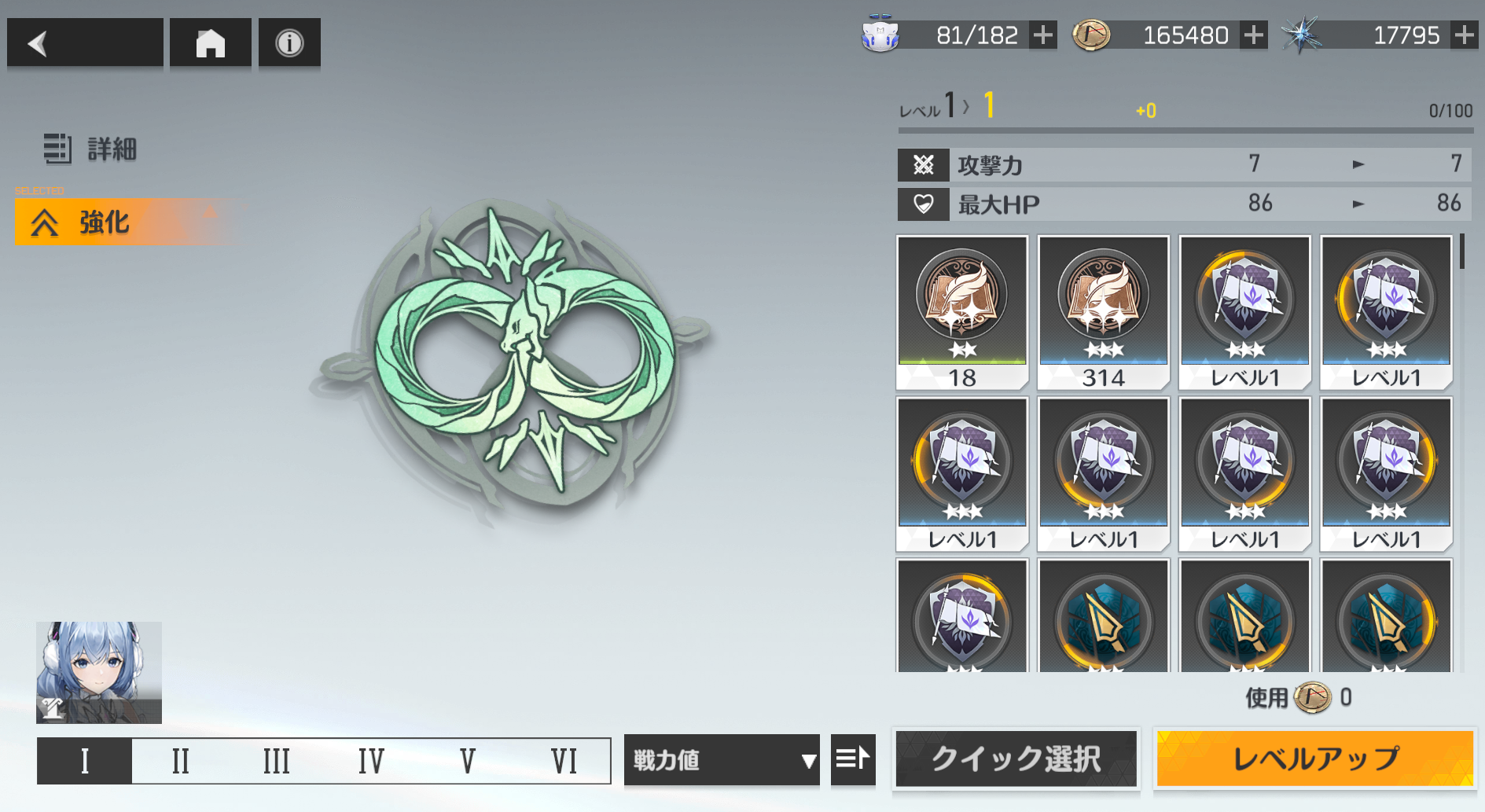Switch to slot tab IV
This screenshot has width=1485, height=812.
tap(371, 761)
